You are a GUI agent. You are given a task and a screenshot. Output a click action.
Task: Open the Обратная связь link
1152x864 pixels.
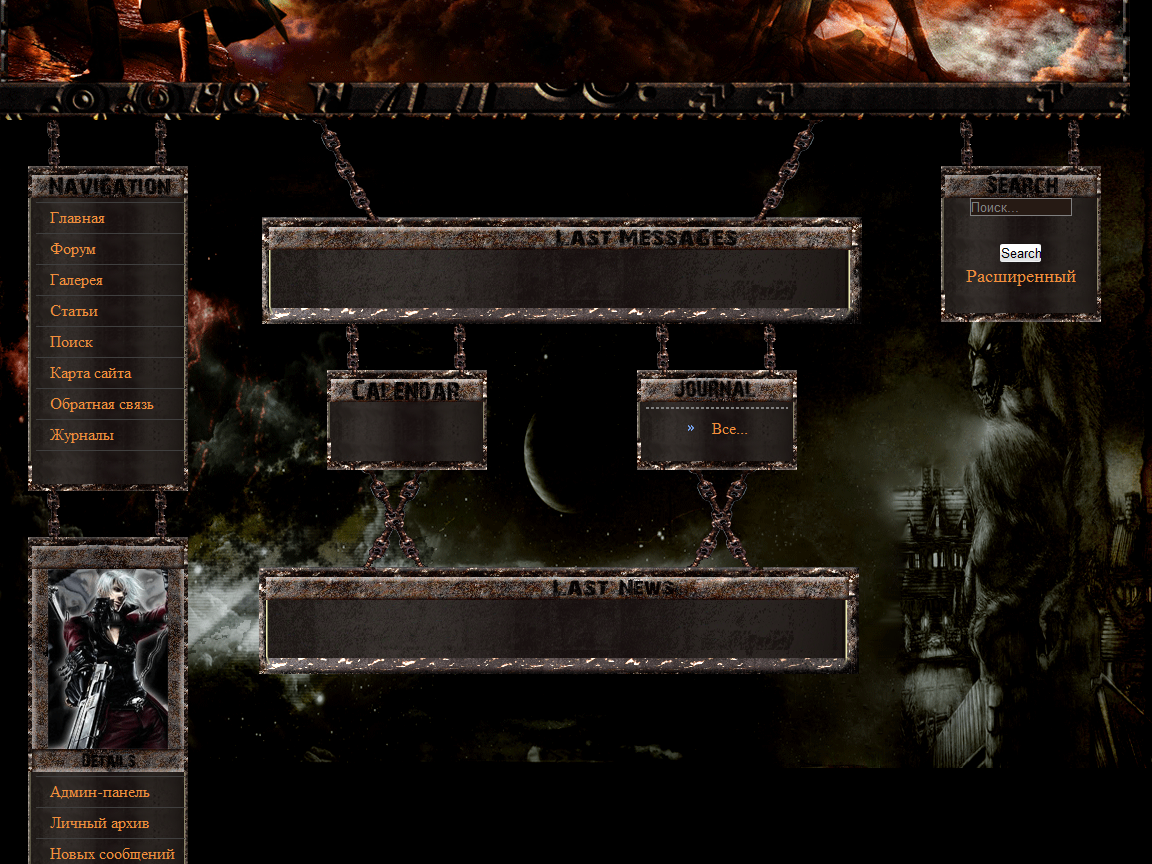pyautogui.click(x=101, y=404)
